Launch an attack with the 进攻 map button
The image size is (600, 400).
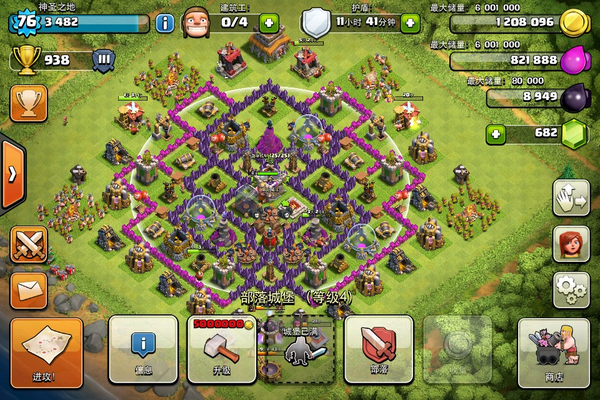click(x=46, y=350)
